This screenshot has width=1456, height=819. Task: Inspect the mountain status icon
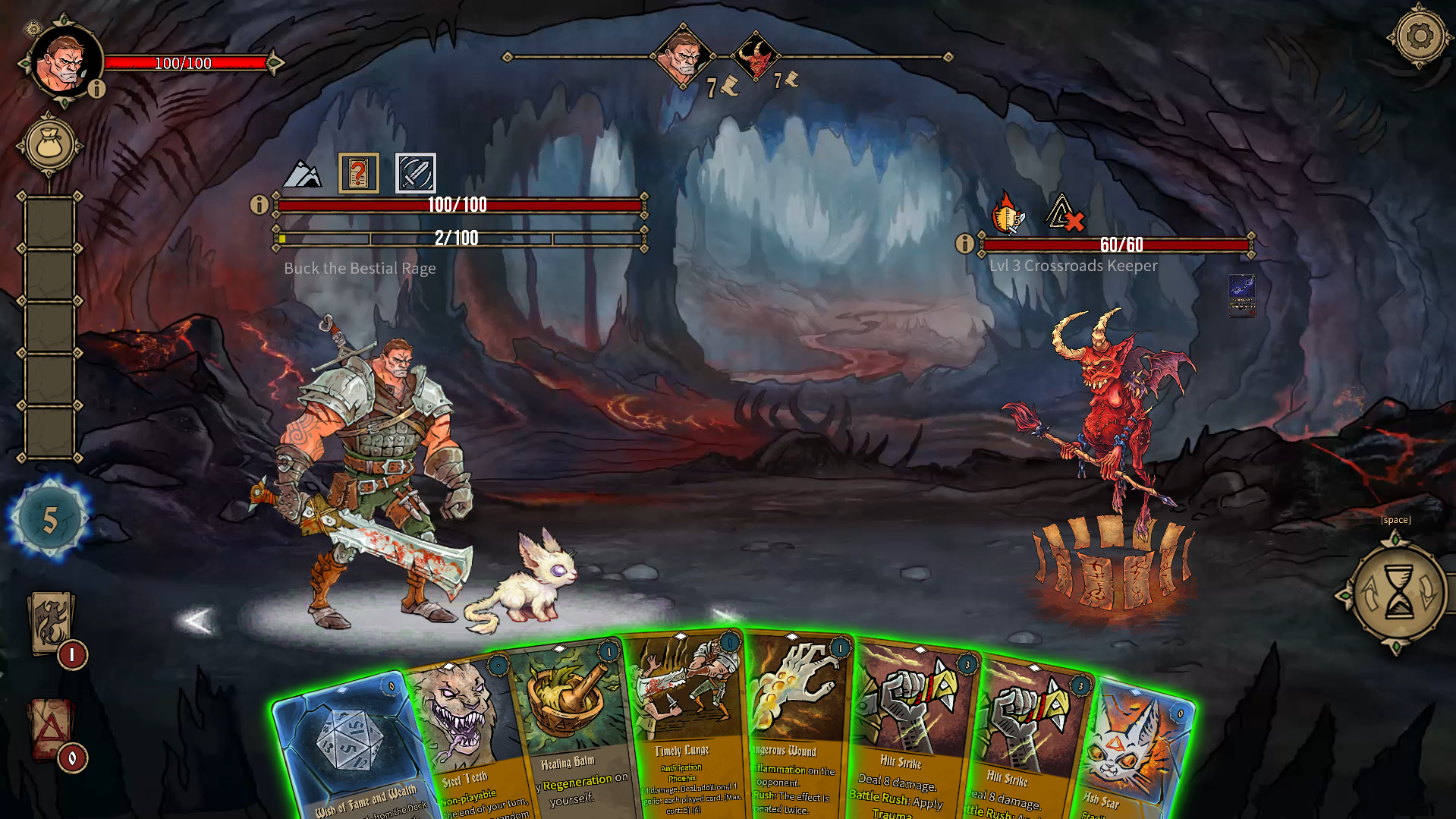click(x=302, y=175)
